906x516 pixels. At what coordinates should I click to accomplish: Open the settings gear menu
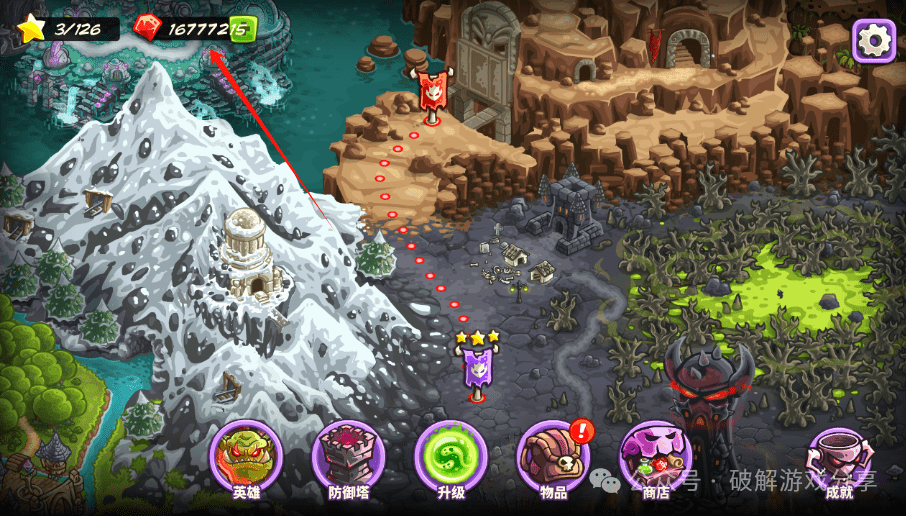[873, 41]
